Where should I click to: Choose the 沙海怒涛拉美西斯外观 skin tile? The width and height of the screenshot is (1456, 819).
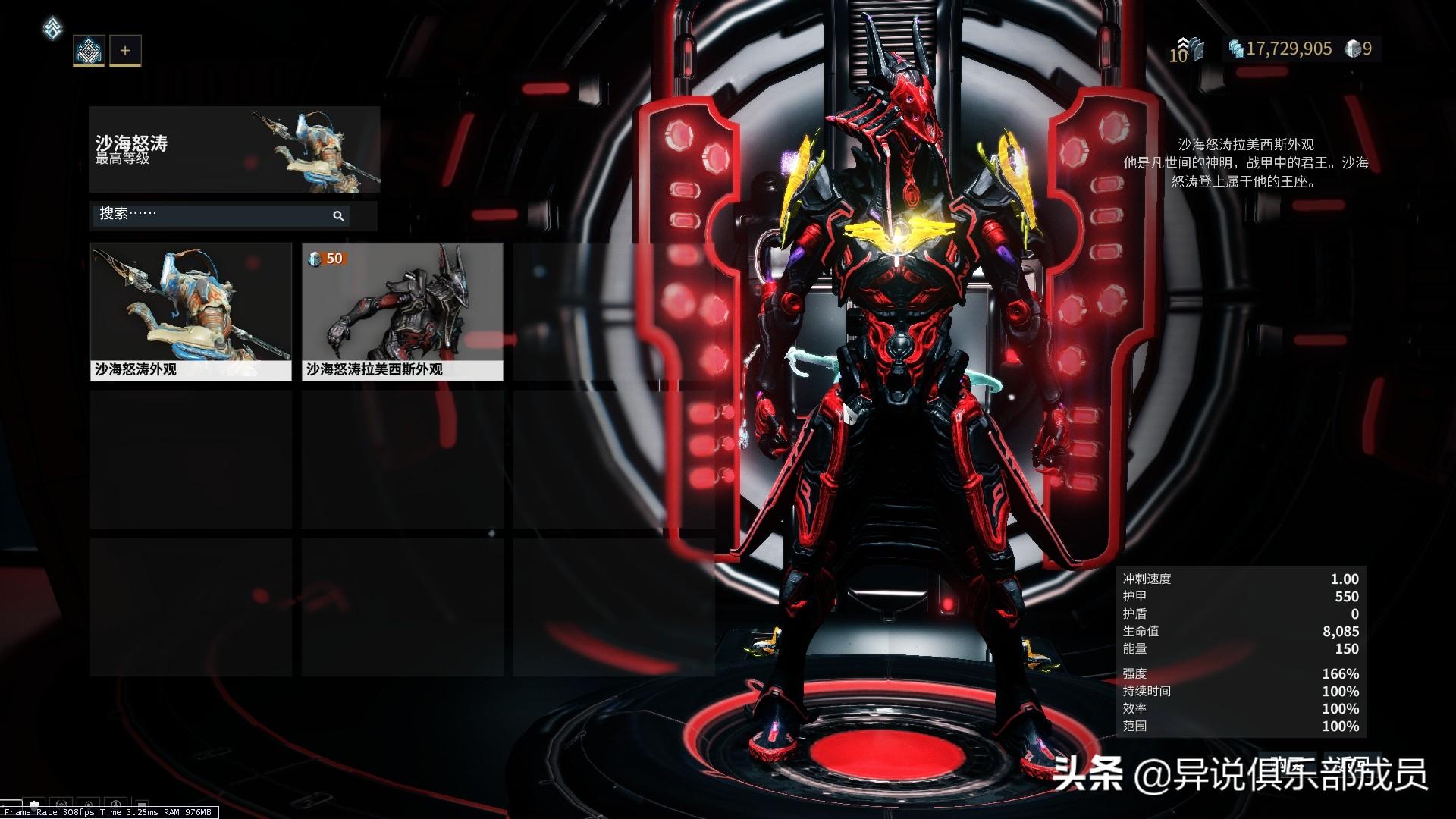[403, 311]
